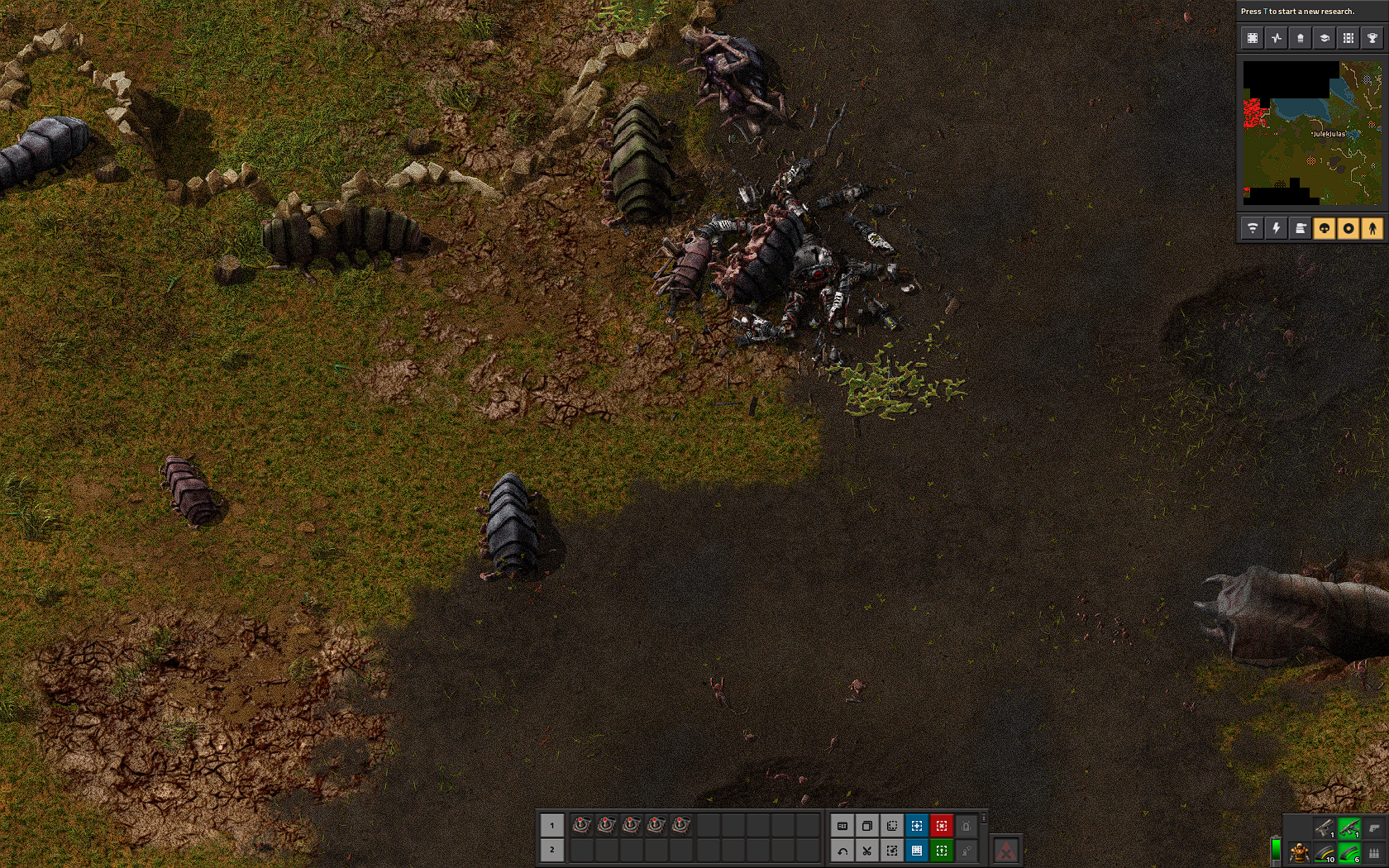1389x868 pixels.
Task: Switch quickbar row using the 1 button
Action: pos(551,825)
